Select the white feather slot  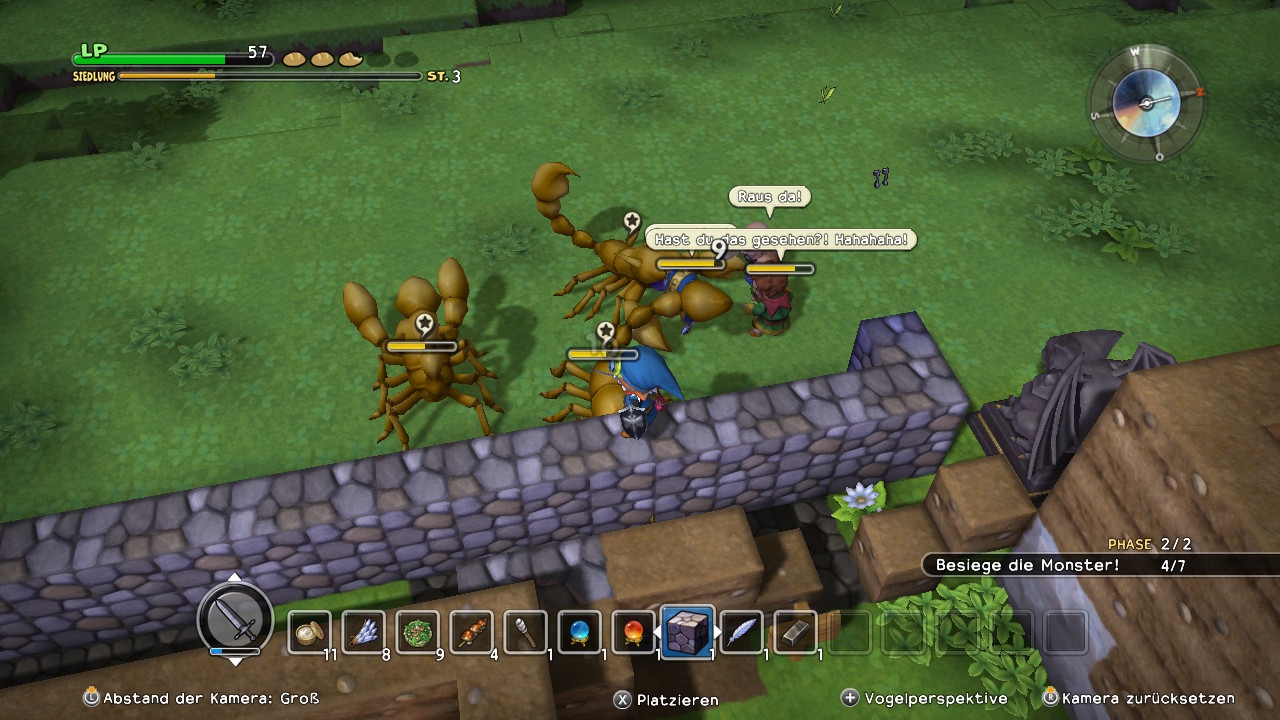[742, 632]
